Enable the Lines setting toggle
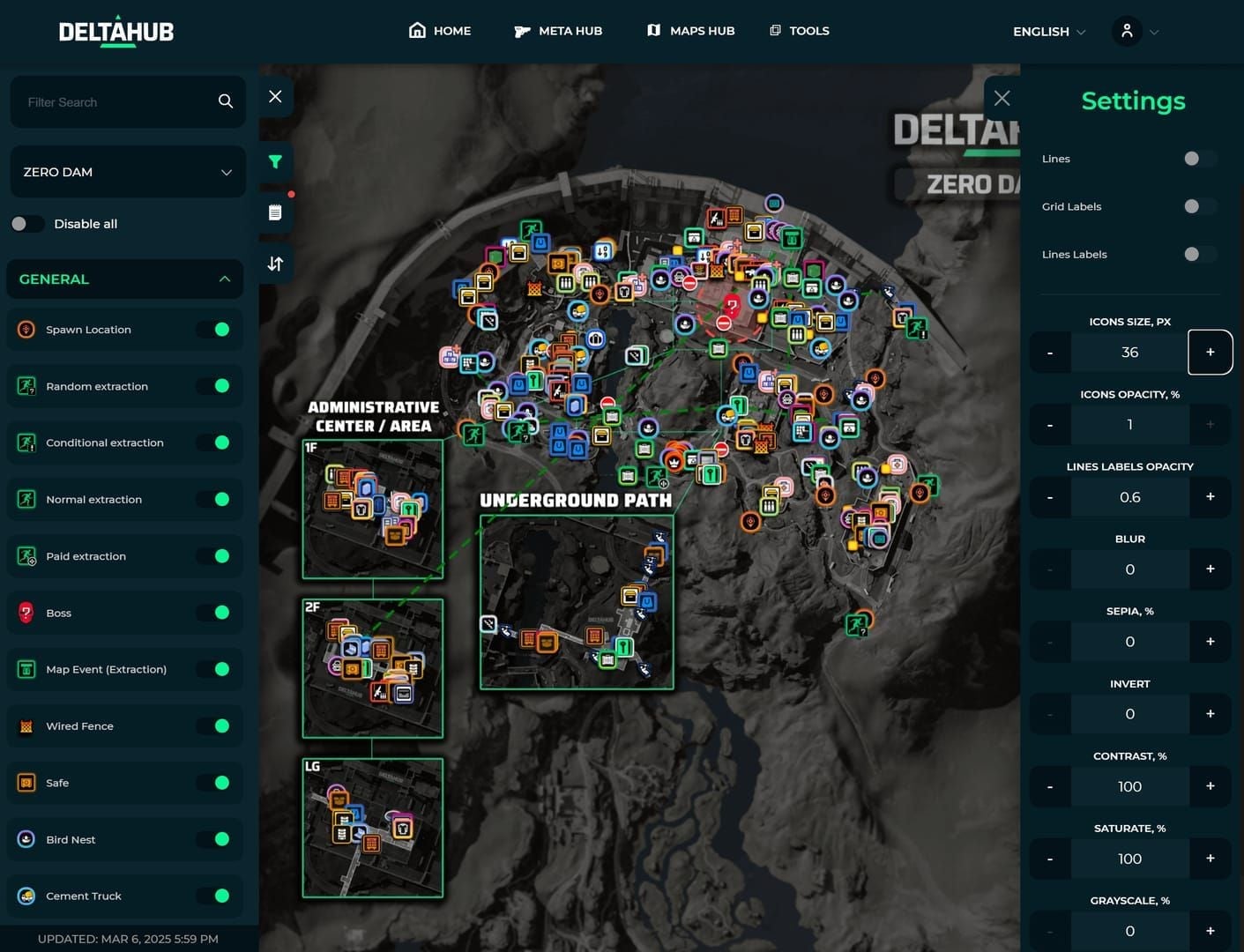Viewport: 1244px width, 952px height. 1197,159
